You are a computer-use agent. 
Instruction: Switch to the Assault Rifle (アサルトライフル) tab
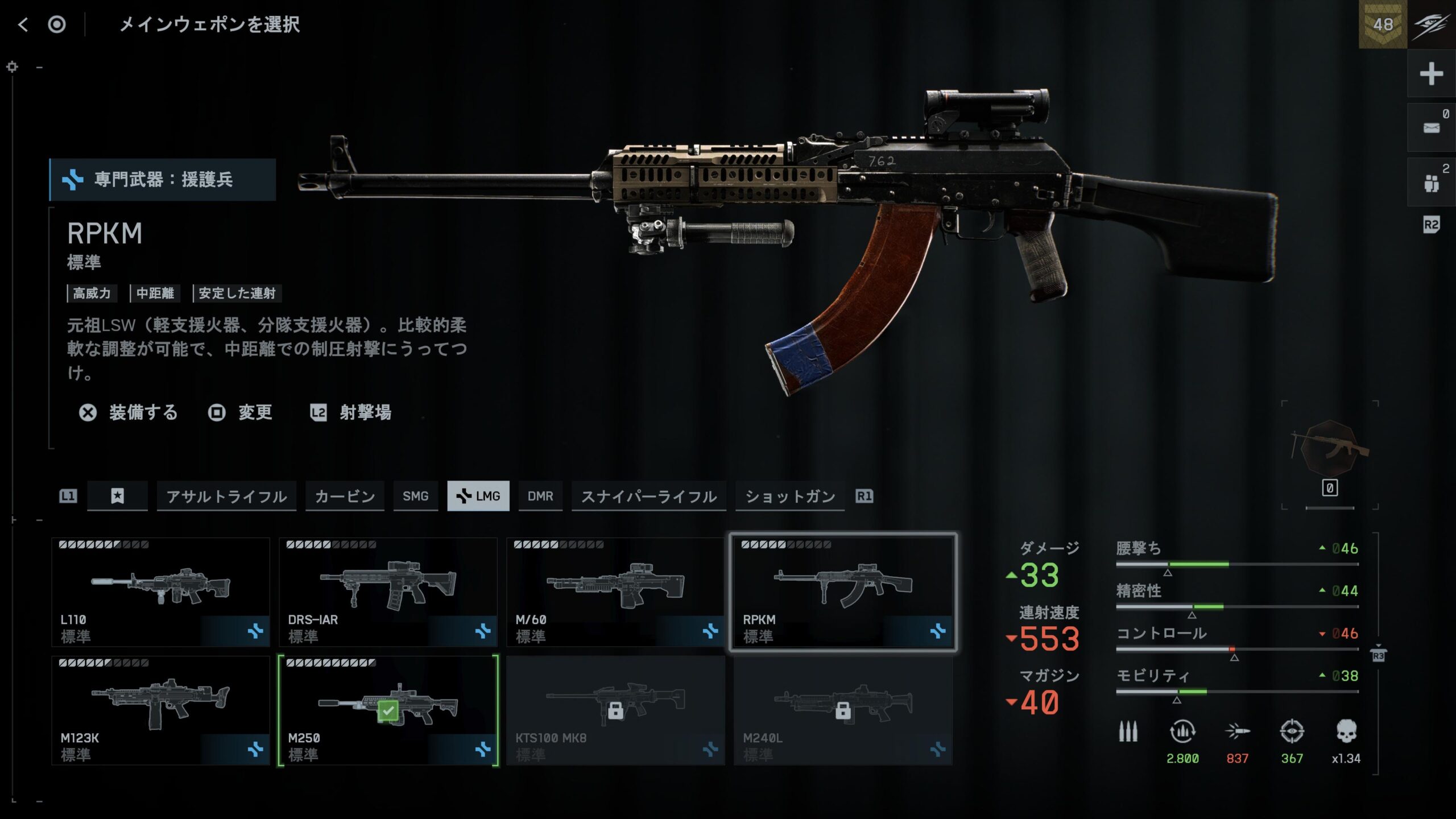(226, 496)
